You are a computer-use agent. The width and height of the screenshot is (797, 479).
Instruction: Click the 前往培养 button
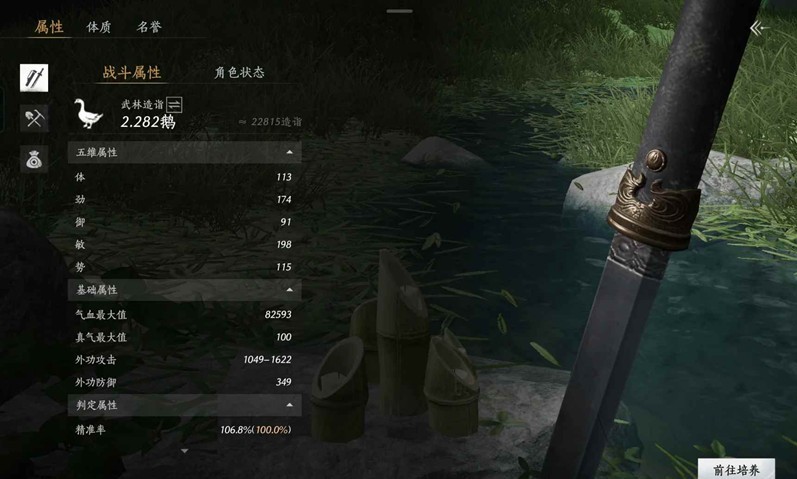[x=736, y=469]
